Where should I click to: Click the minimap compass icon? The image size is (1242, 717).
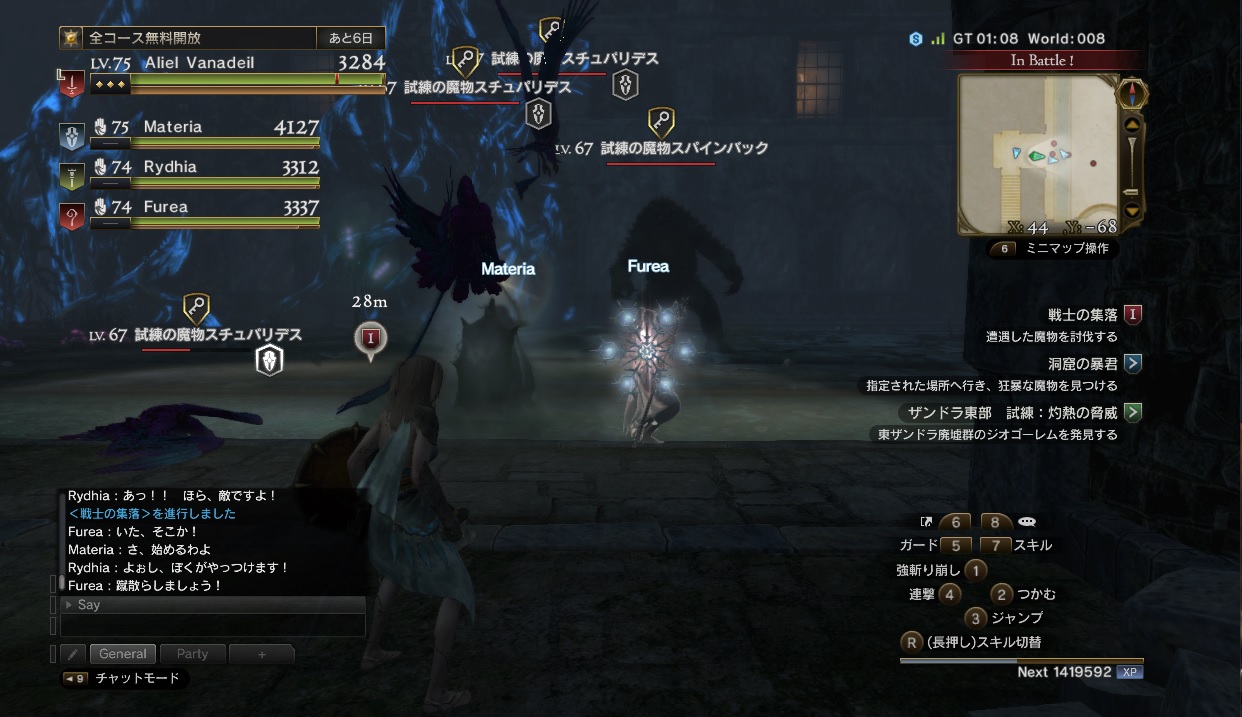click(1131, 94)
